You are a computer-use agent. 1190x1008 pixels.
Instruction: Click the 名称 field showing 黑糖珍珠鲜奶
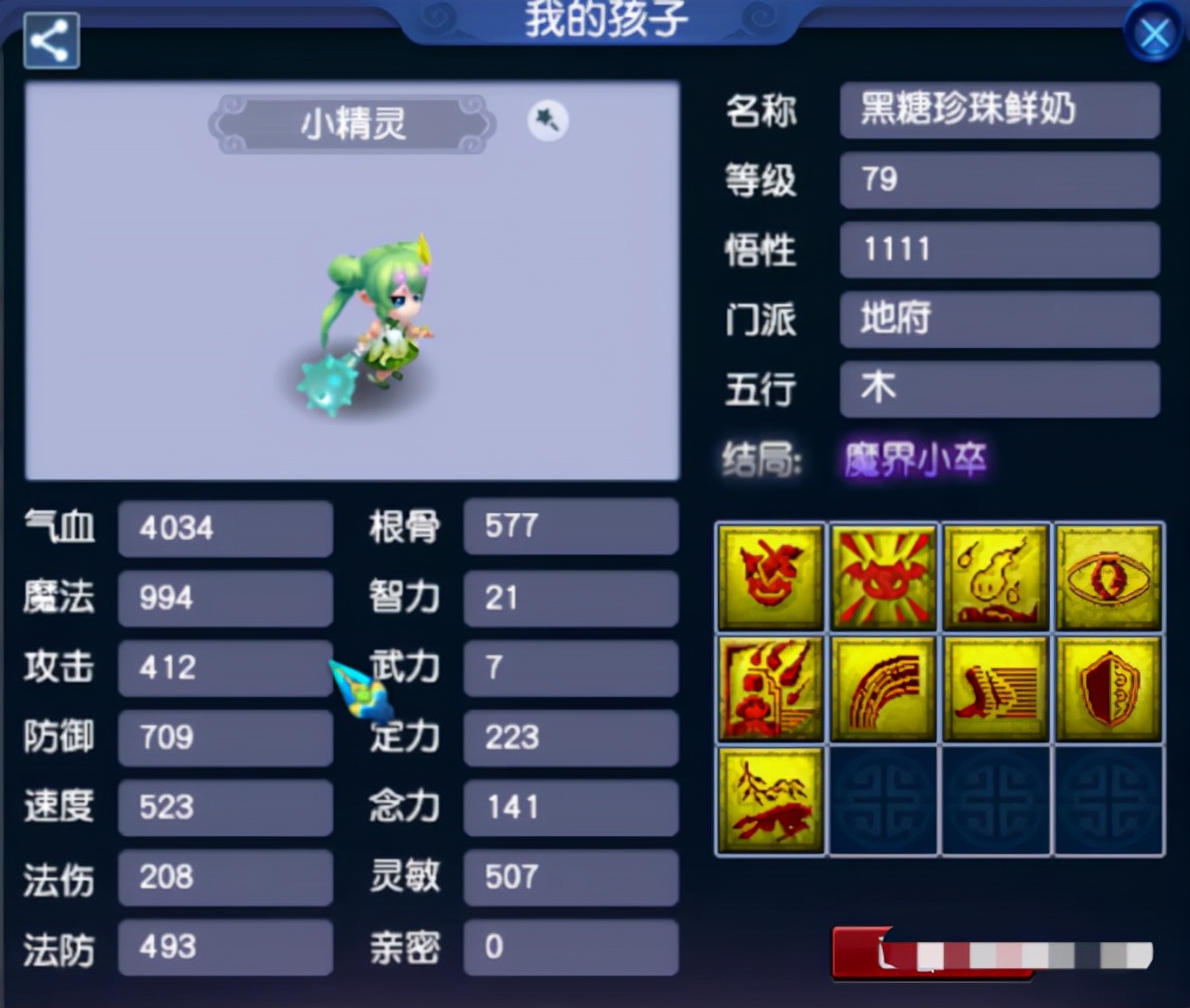(x=1000, y=110)
